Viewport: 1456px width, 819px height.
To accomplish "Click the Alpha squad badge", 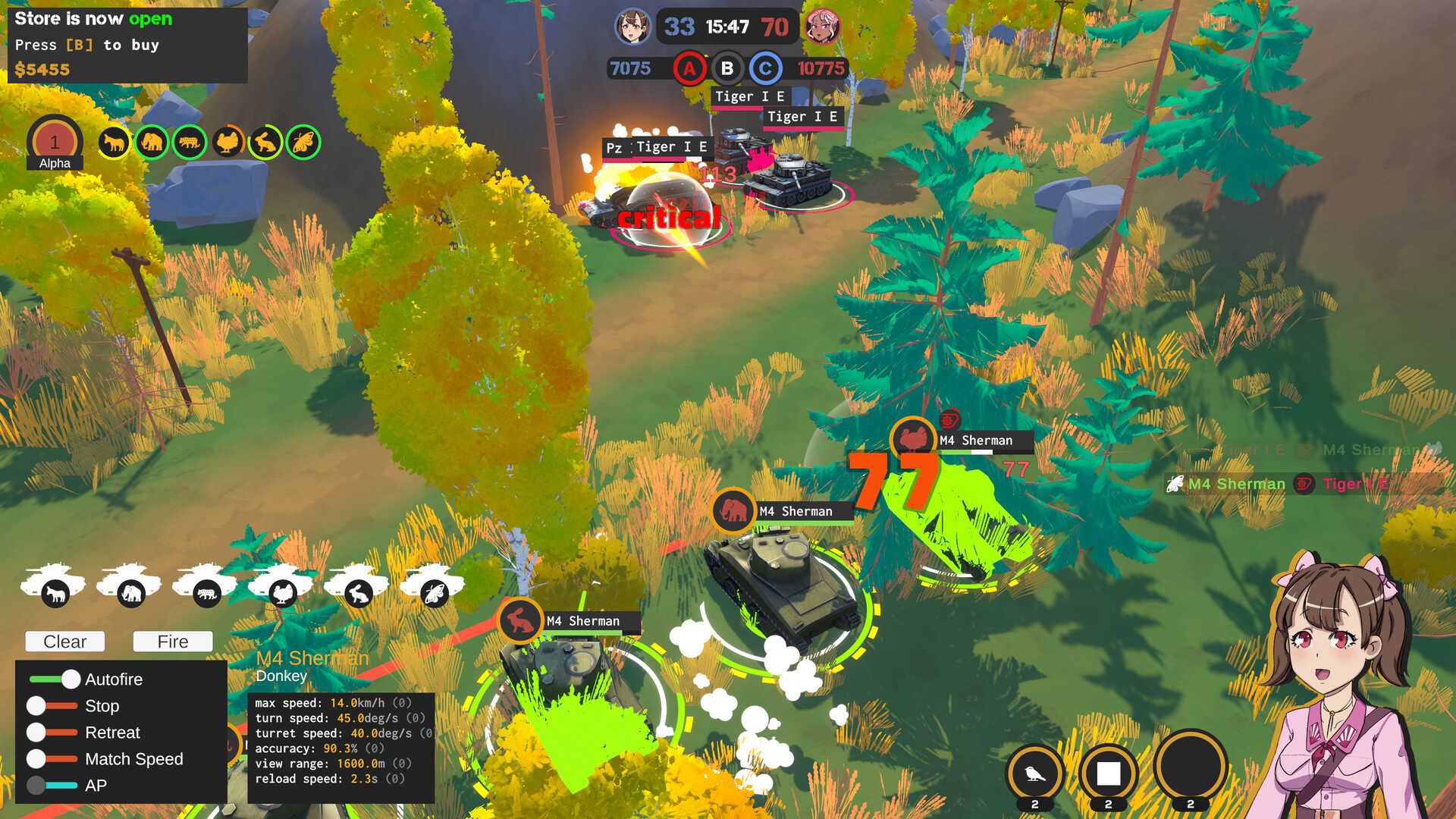I will click(54, 140).
